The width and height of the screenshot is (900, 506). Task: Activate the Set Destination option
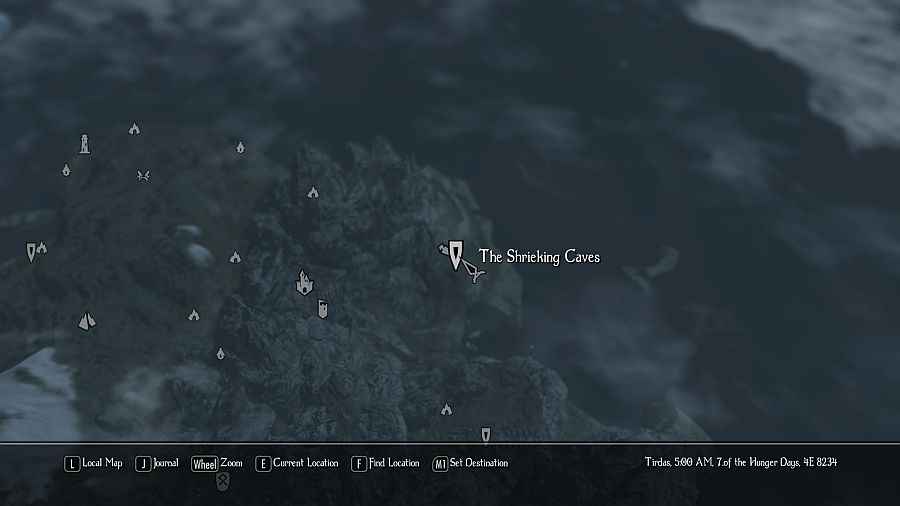470,464
